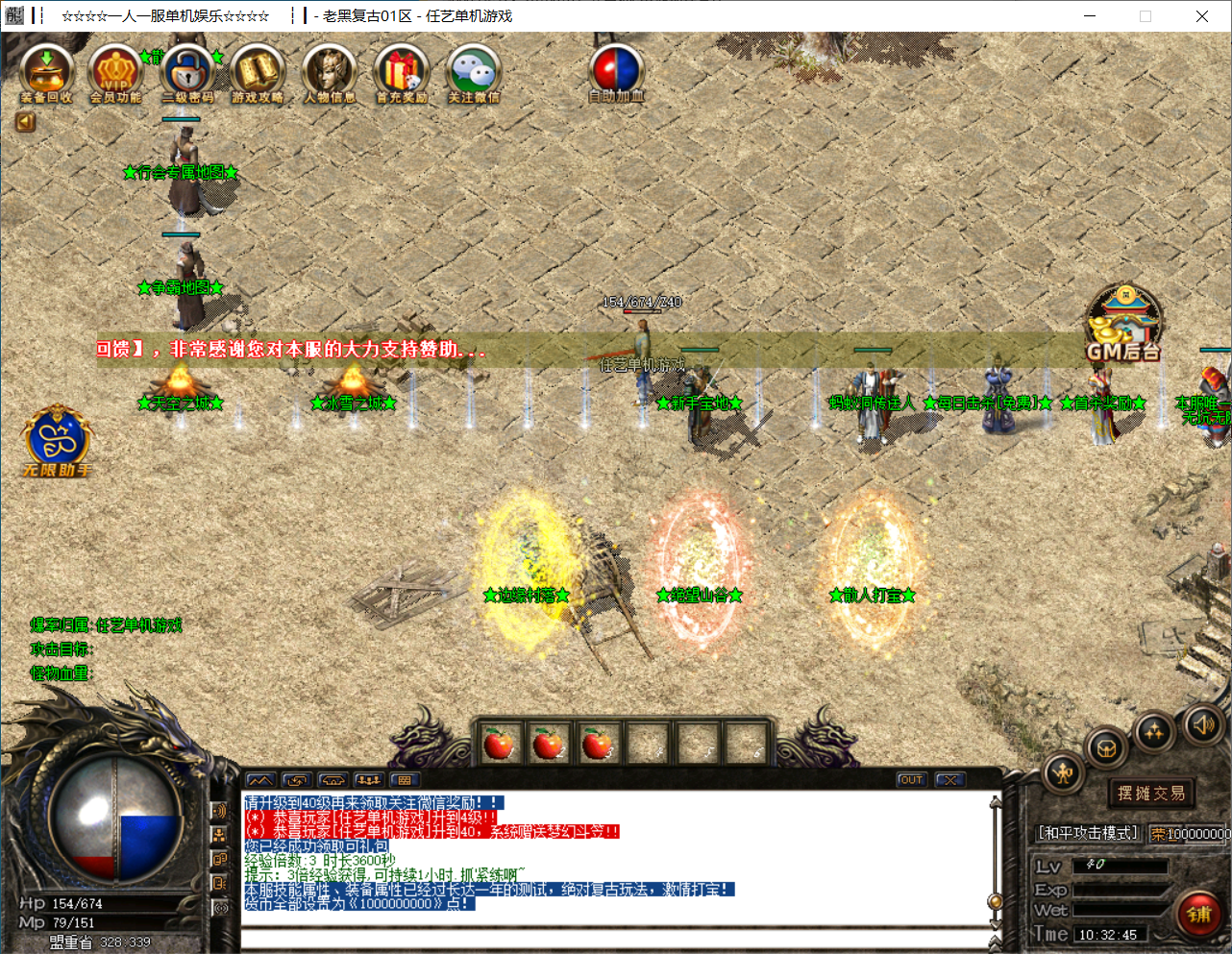This screenshot has width=1232, height=954.
Task: Open the 摆摊交易 stall trade button
Action: coord(1151,793)
